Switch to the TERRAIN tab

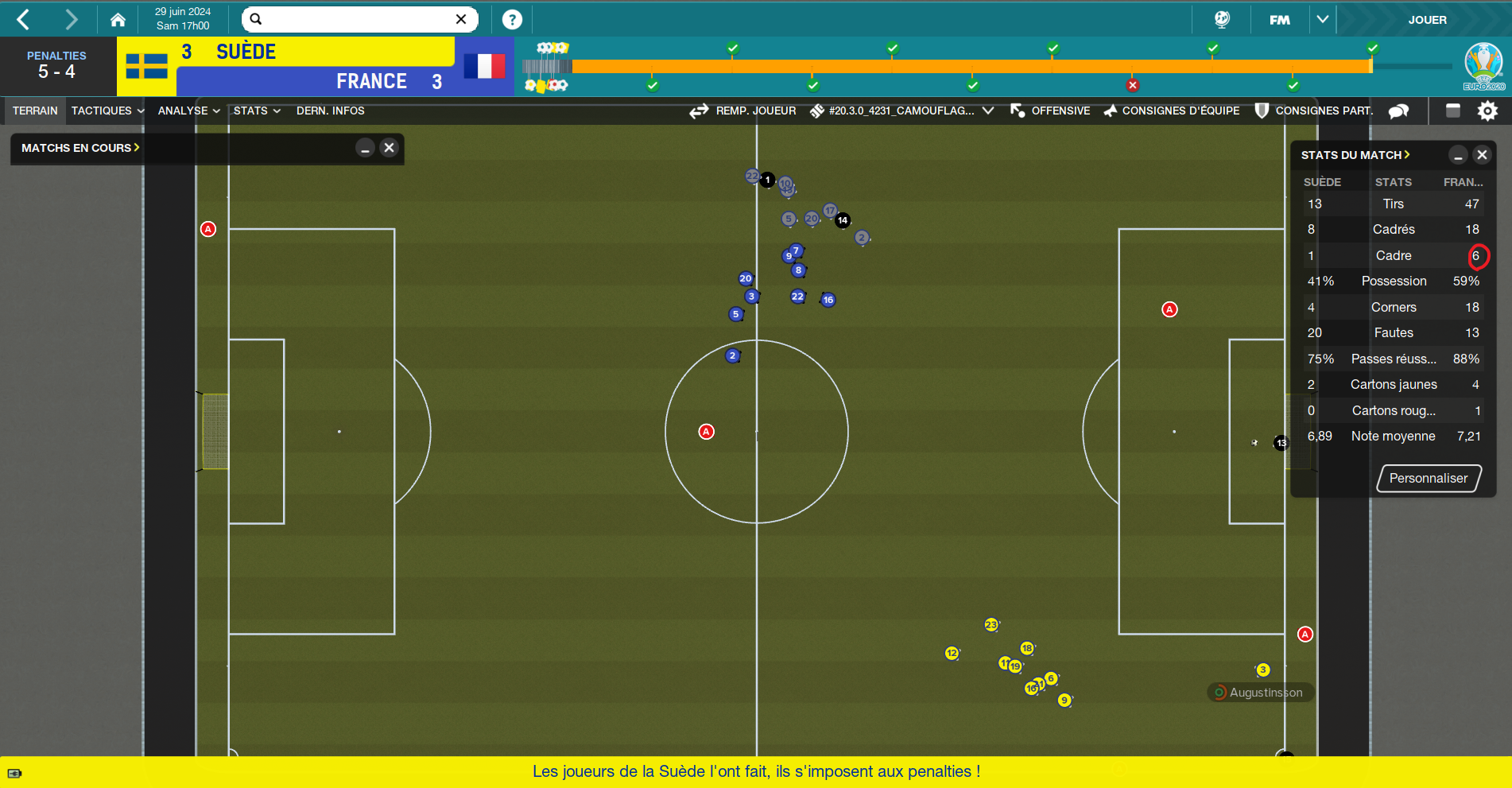coord(35,111)
